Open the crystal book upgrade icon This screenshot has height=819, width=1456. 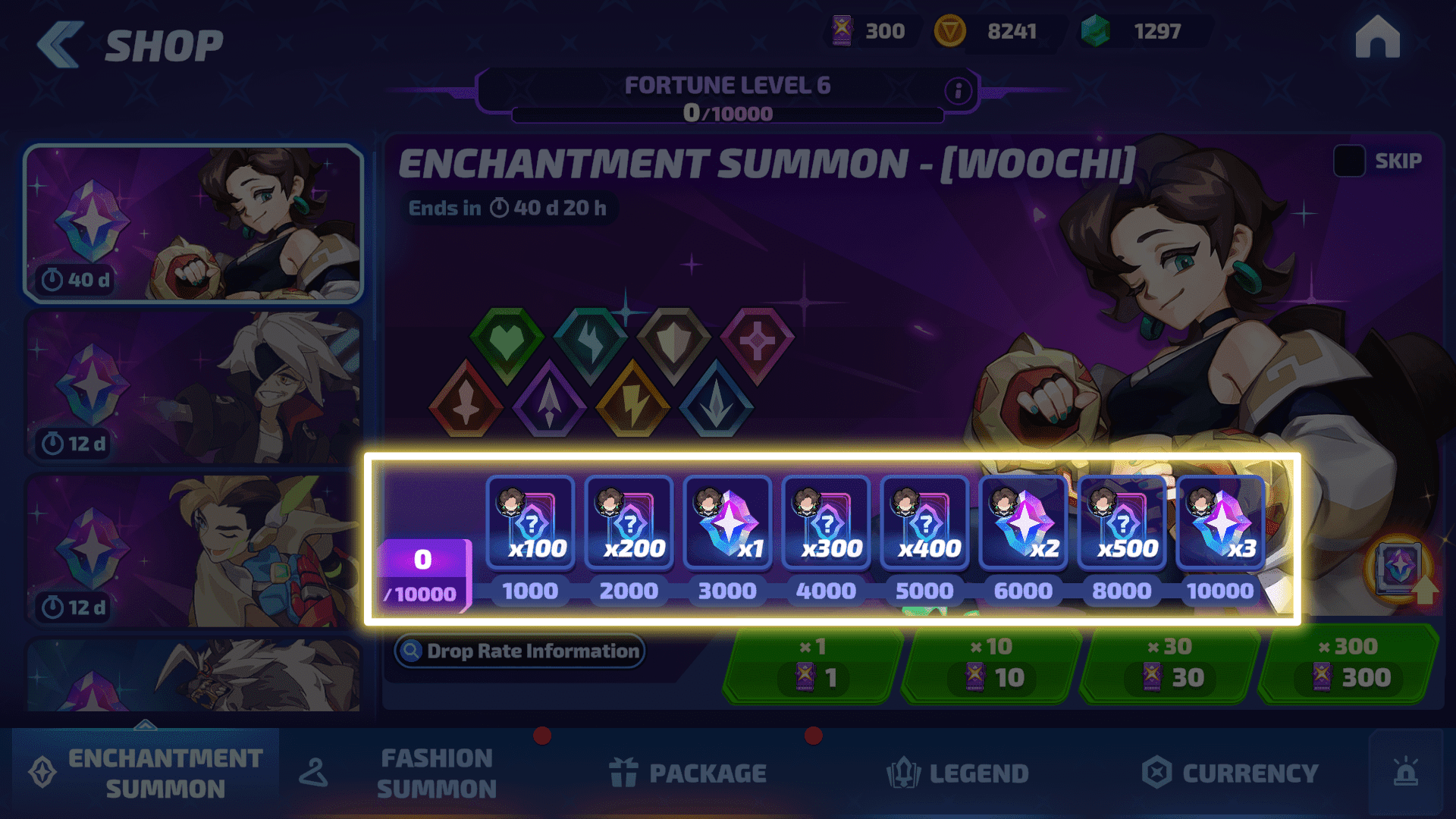1401,570
